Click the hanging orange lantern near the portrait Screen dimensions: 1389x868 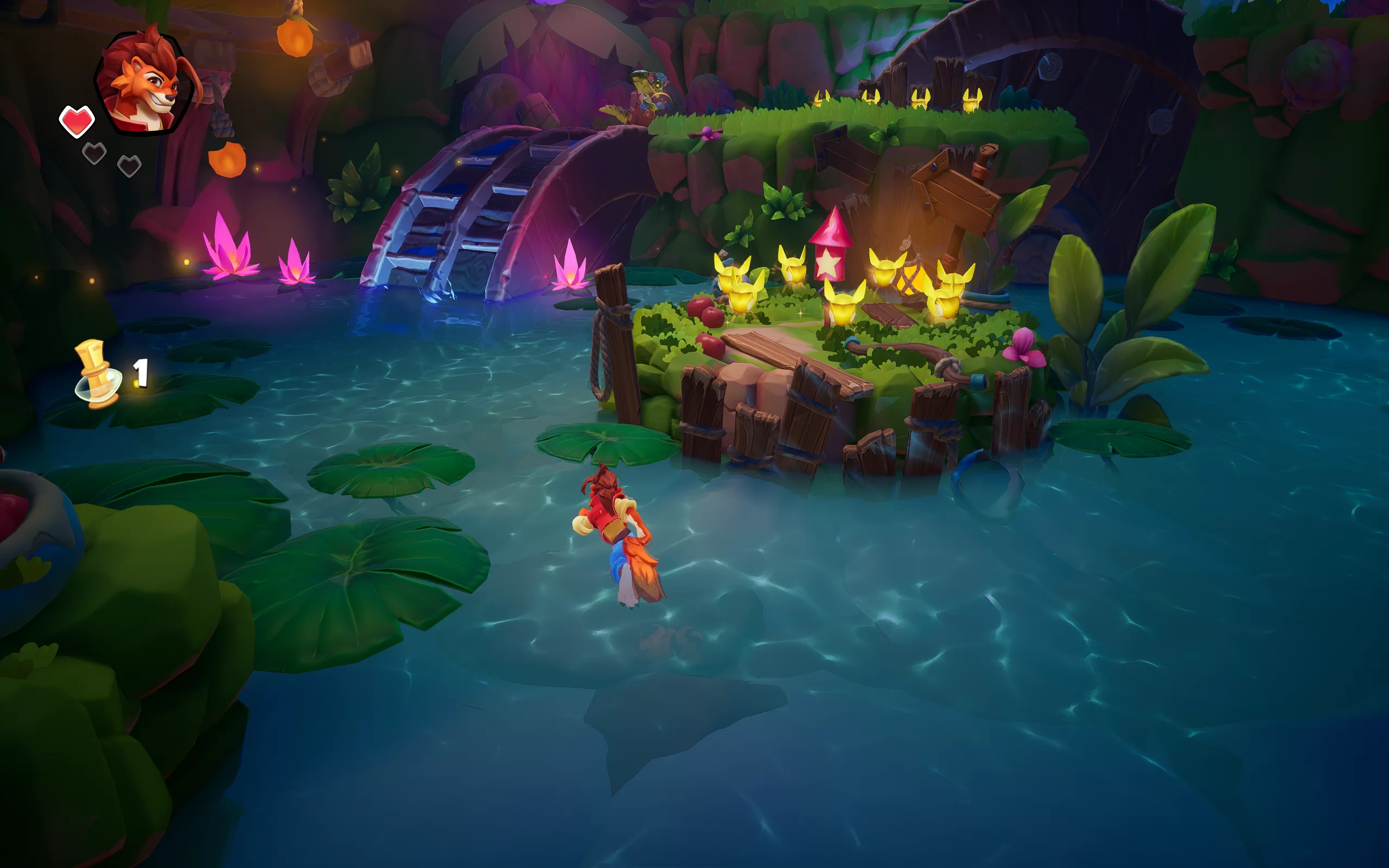227,161
